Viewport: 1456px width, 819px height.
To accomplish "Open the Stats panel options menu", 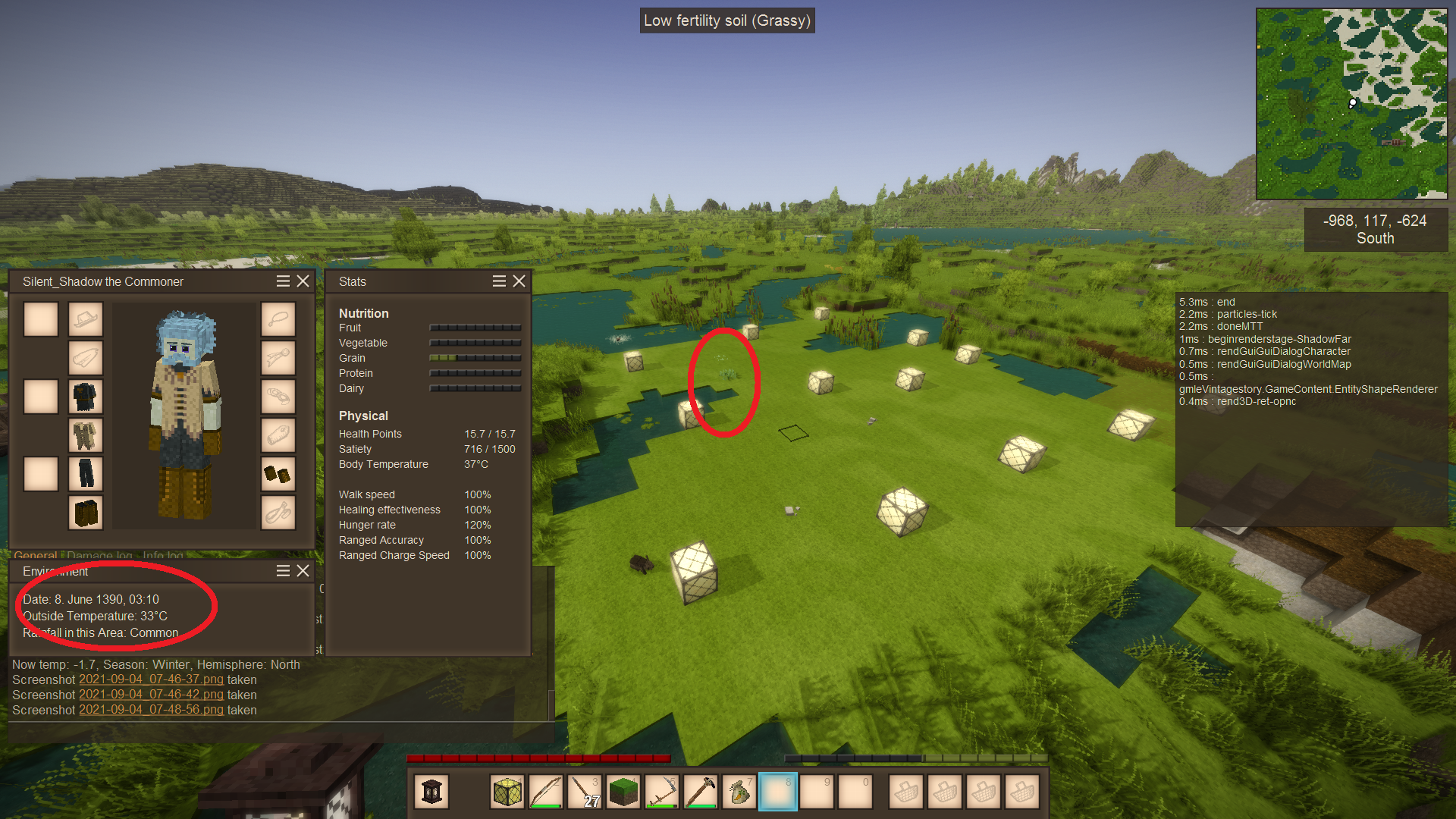I will click(499, 281).
